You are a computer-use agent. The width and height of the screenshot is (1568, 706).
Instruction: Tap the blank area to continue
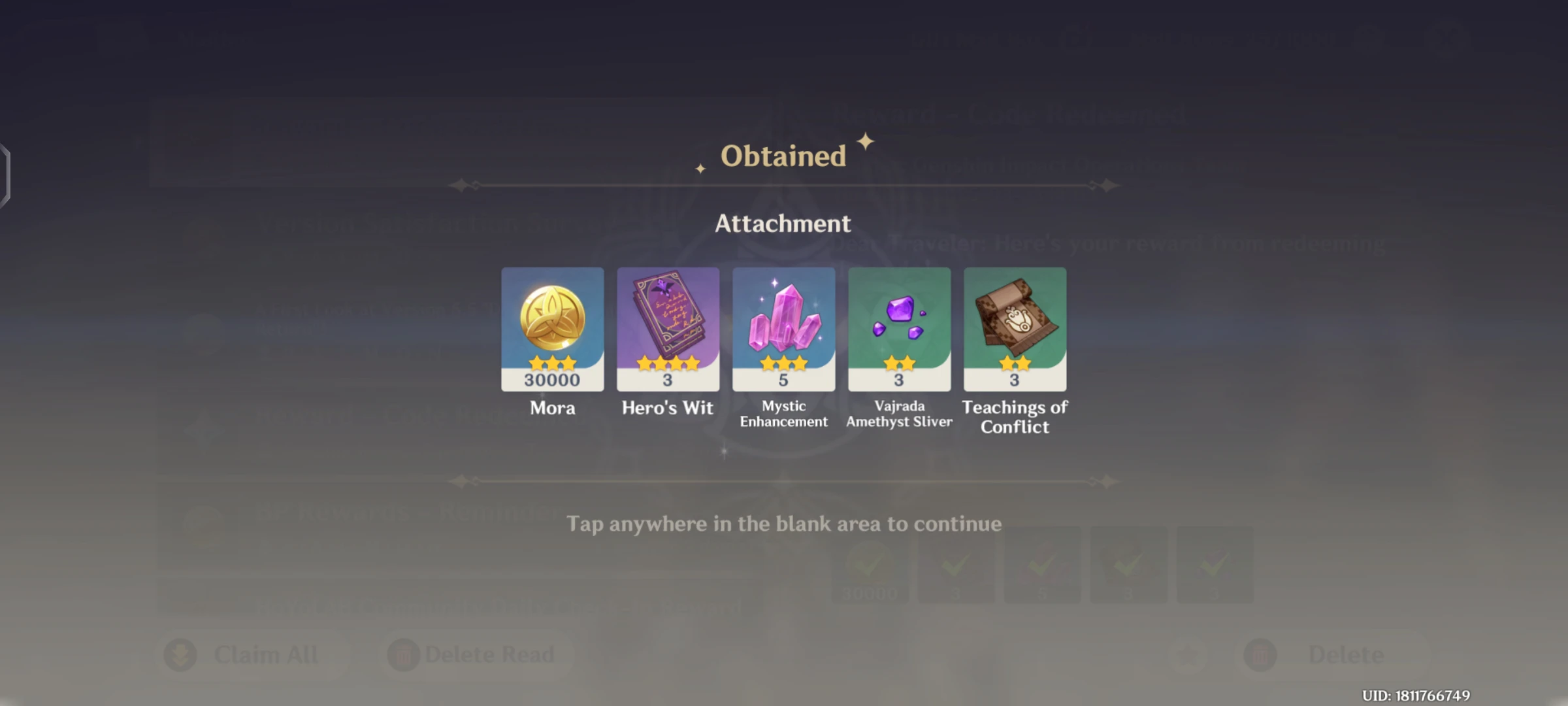(784, 523)
